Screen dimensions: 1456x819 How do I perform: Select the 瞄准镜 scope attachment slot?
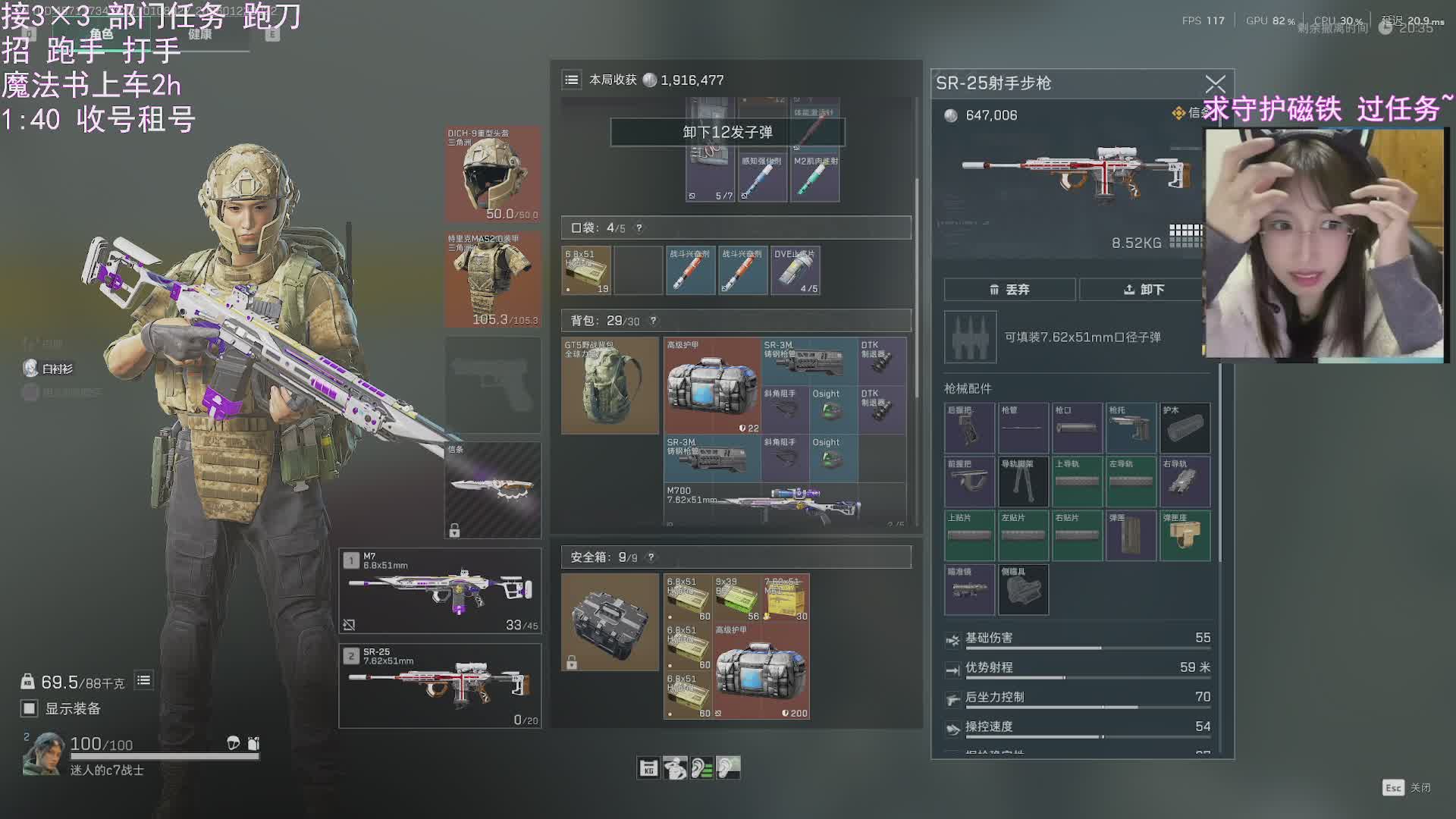click(x=969, y=589)
